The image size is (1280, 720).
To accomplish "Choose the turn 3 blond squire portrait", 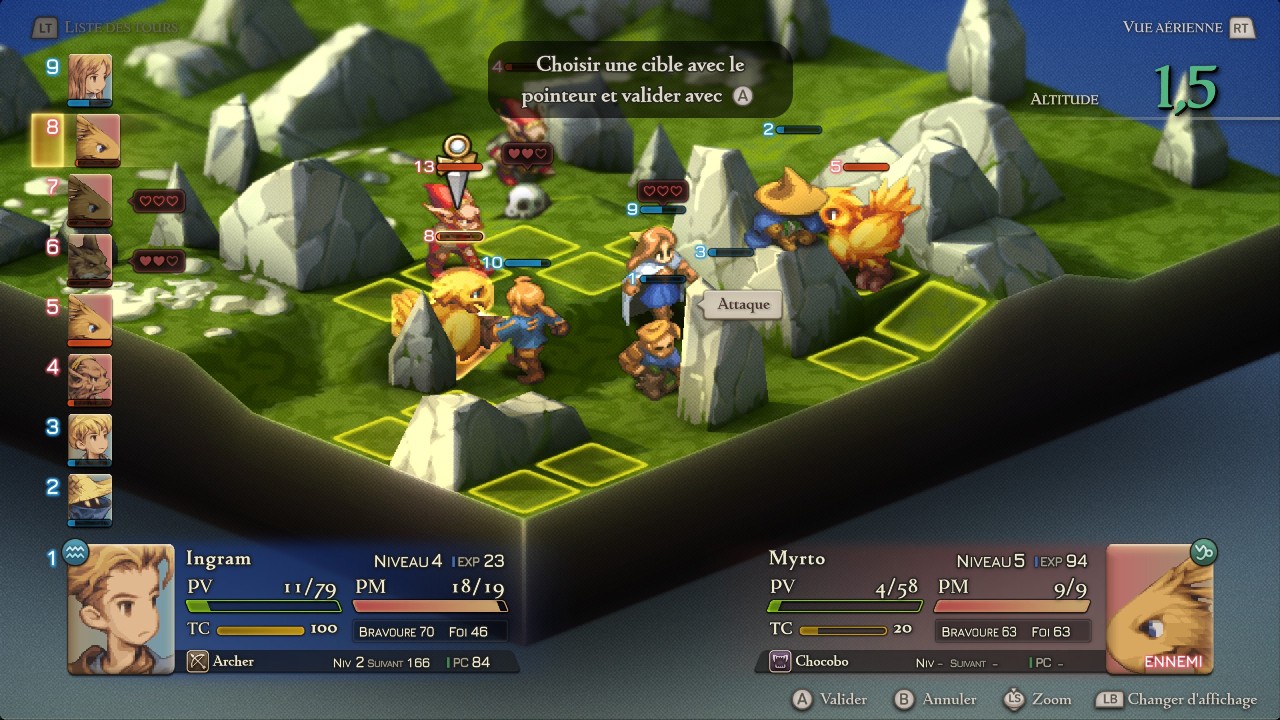I will 90,440.
